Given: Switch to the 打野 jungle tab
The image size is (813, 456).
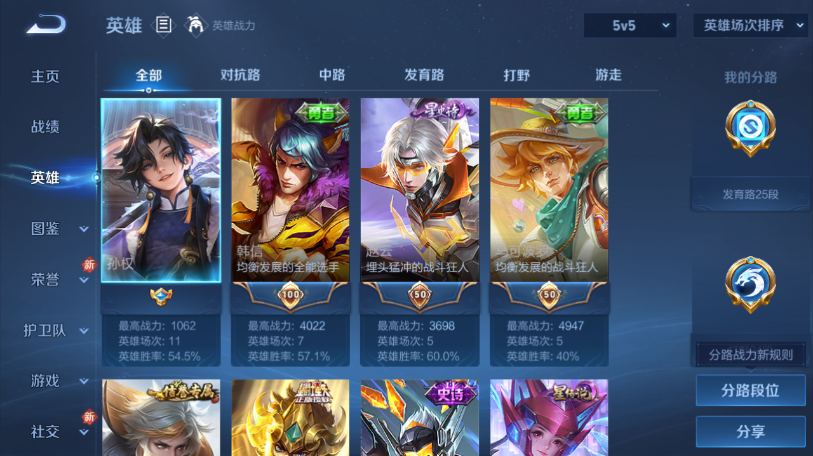Looking at the screenshot, I should click(517, 75).
